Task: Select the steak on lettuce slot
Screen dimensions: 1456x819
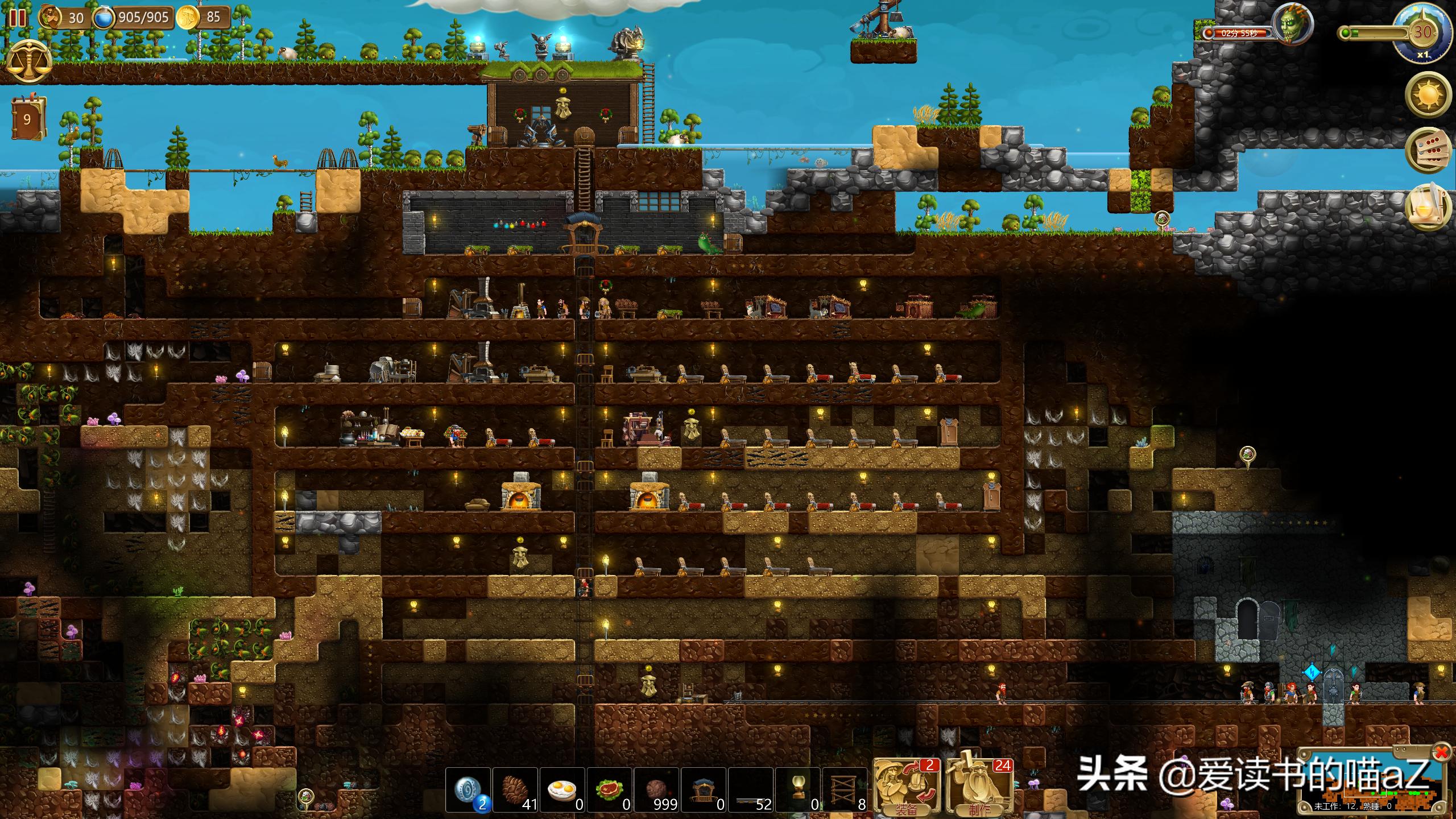Action: tap(609, 791)
